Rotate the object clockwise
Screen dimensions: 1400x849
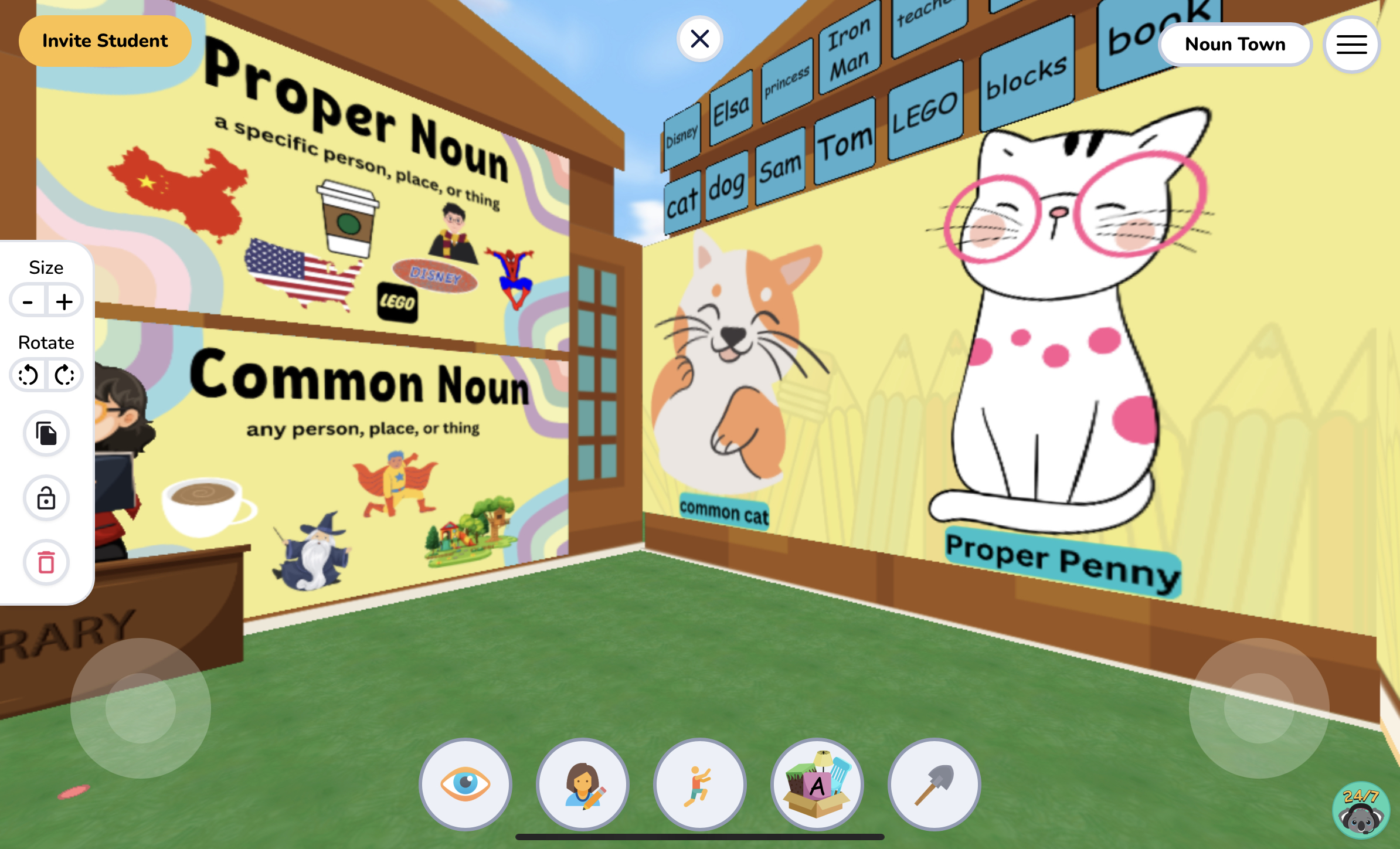[x=64, y=375]
